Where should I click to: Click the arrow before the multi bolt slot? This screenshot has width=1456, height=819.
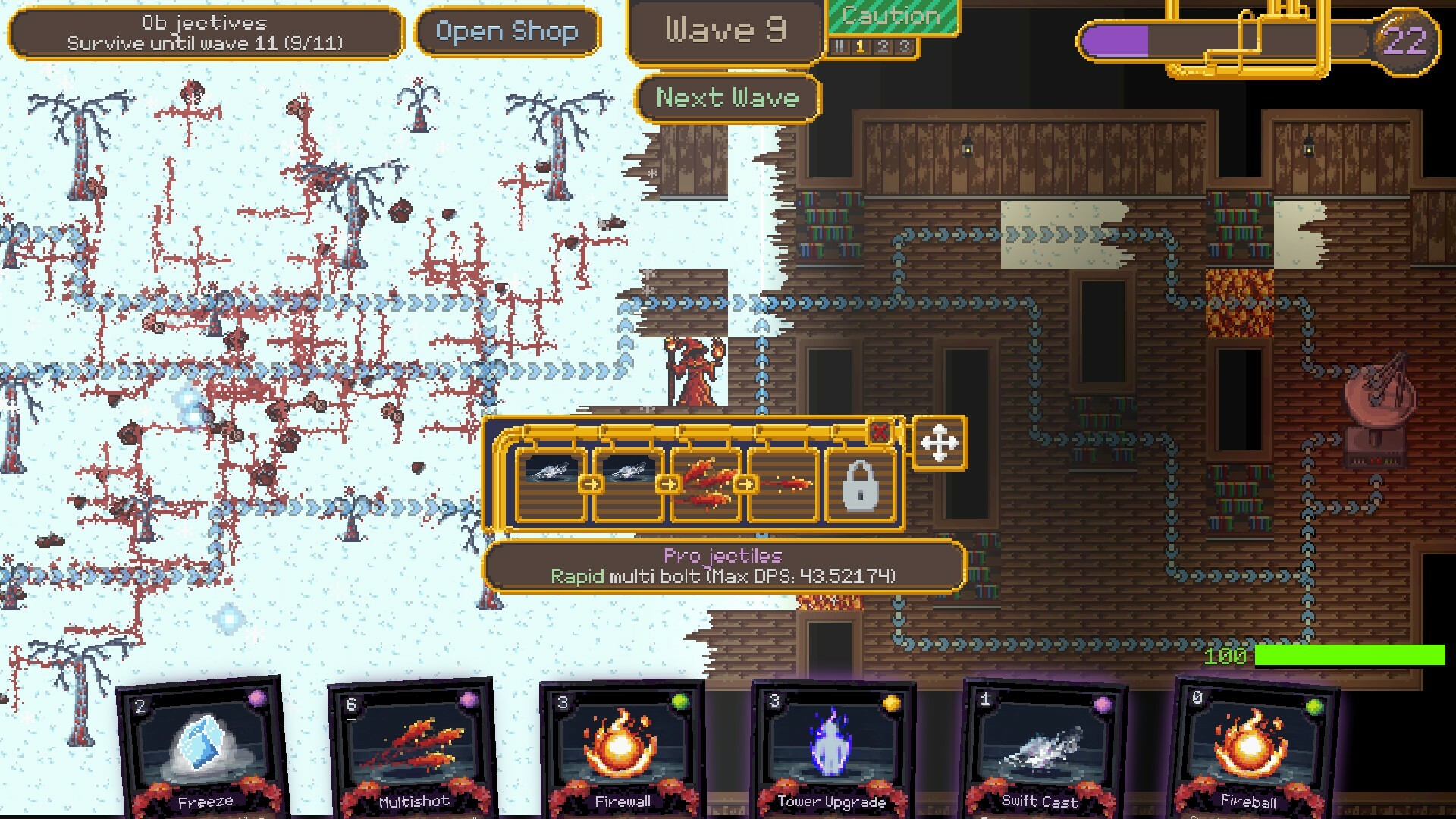pyautogui.click(x=667, y=483)
